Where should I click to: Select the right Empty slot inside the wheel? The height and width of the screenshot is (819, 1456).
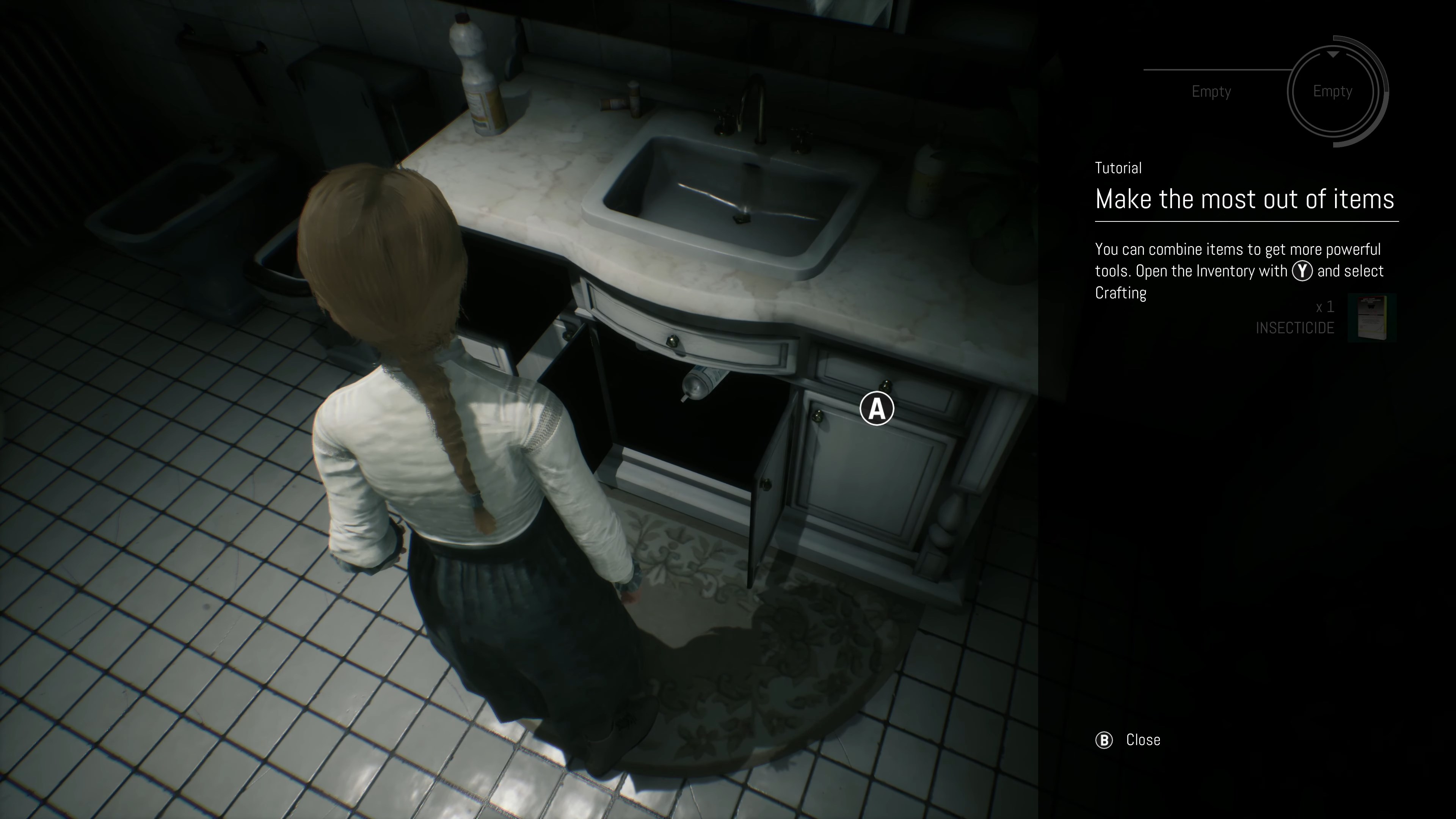[x=1333, y=91]
